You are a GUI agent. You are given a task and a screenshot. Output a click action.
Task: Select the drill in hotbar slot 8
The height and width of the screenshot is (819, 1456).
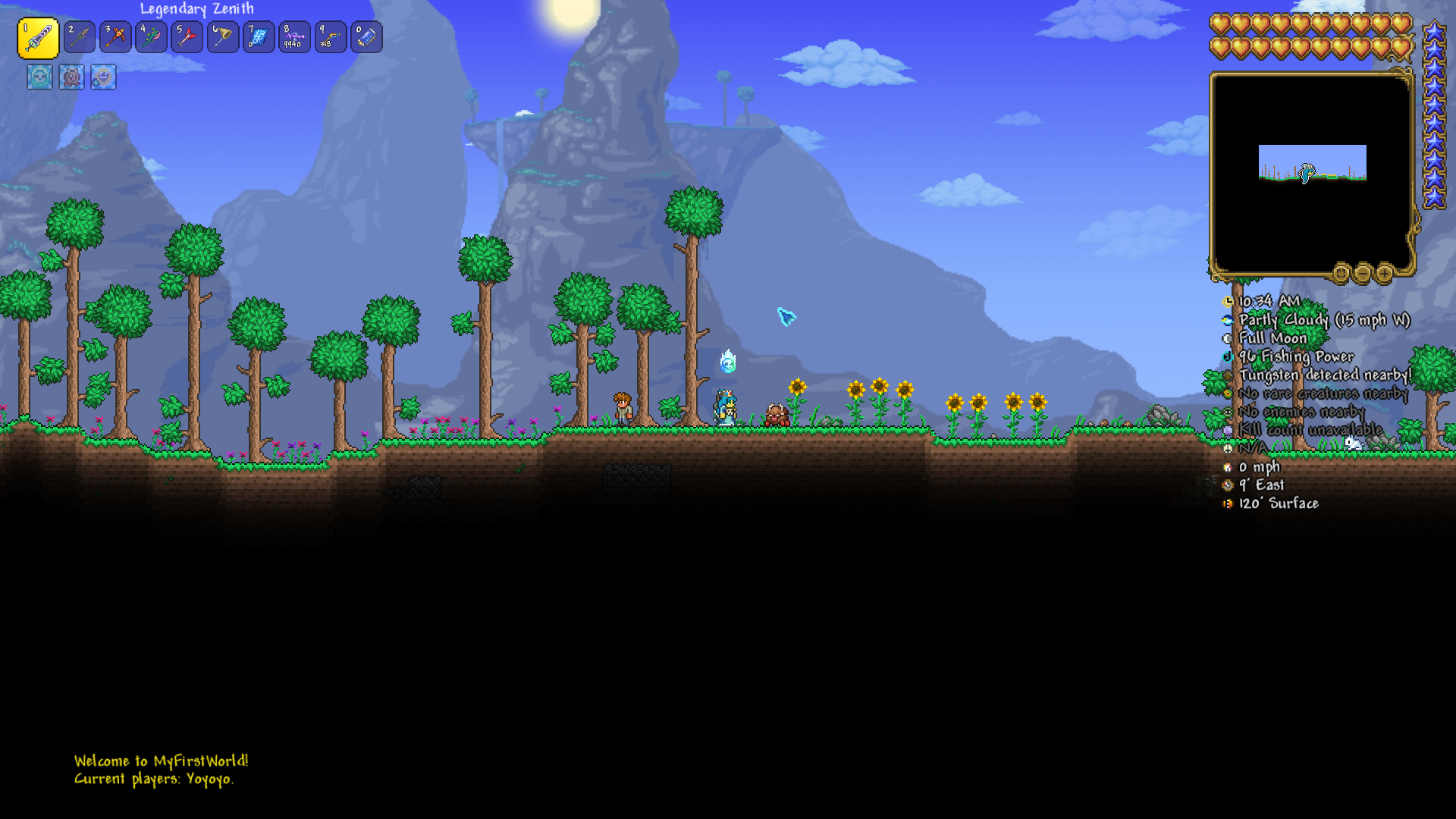click(293, 36)
